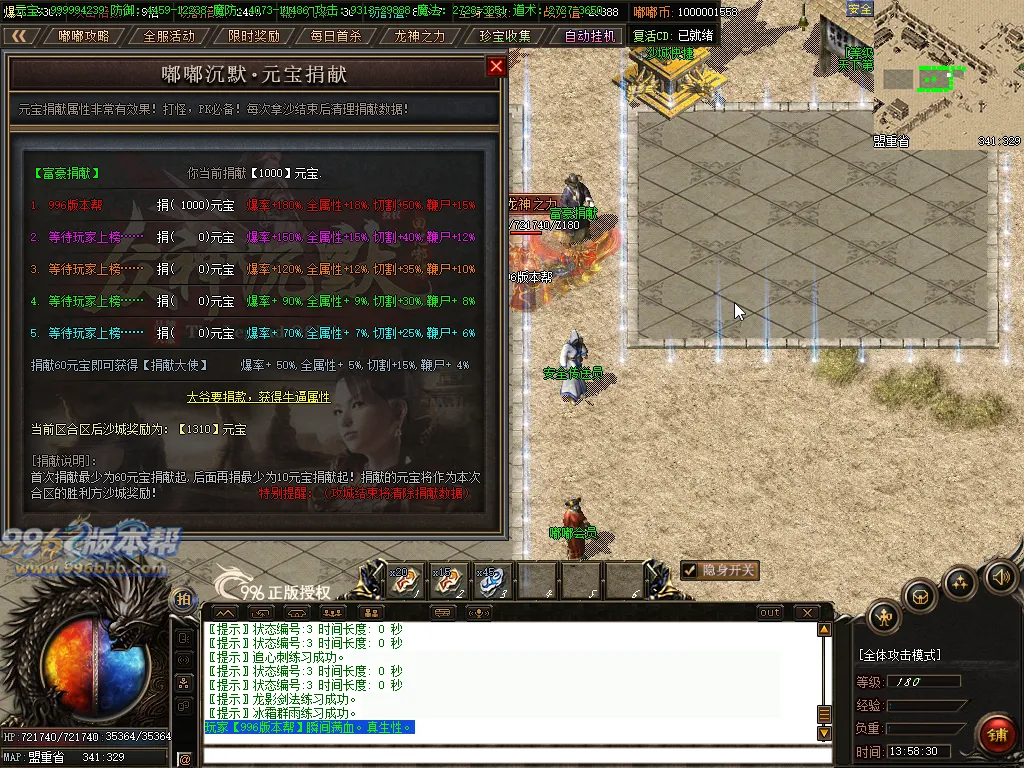1024x768 pixels.
Task: Close the chat window with its X button
Action: point(806,612)
